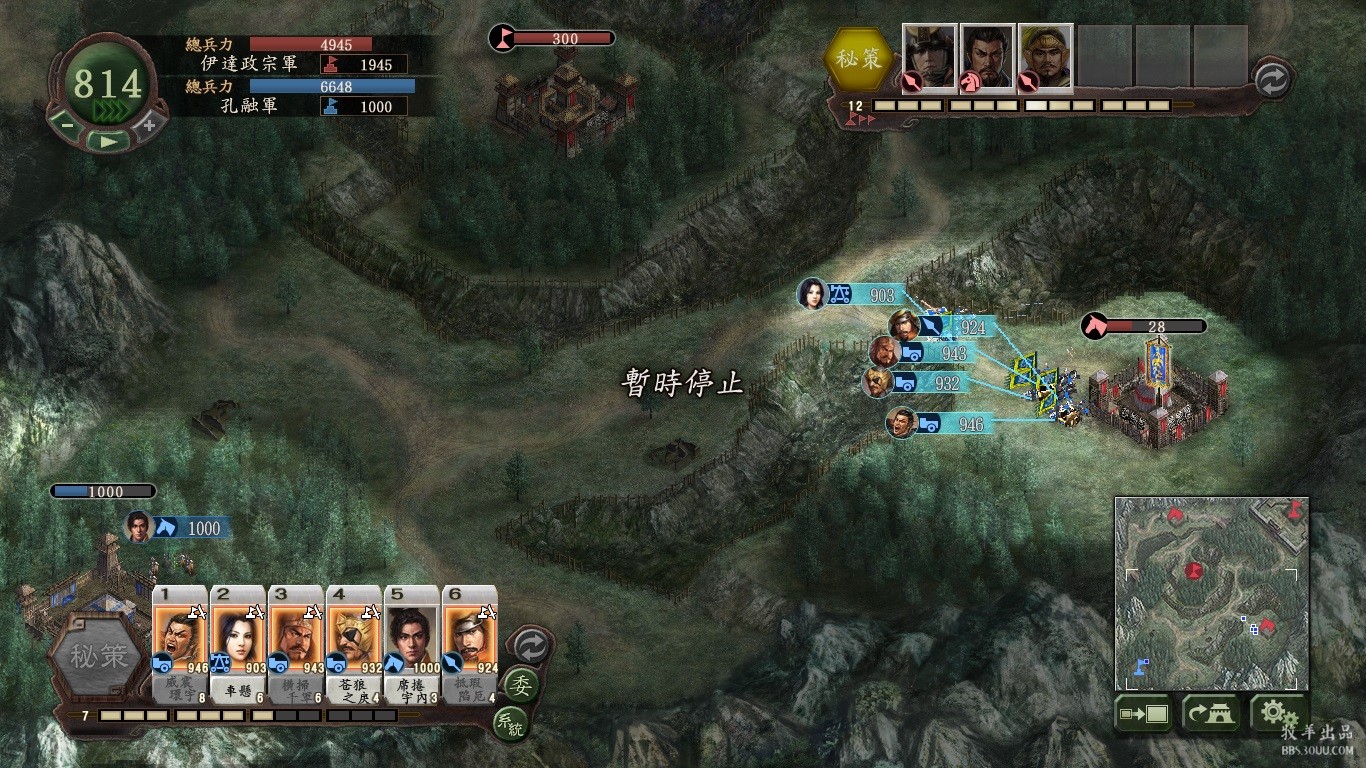Select officer card 5 with 1000 troops
Image resolution: width=1366 pixels, height=768 pixels.
pyautogui.click(x=411, y=638)
